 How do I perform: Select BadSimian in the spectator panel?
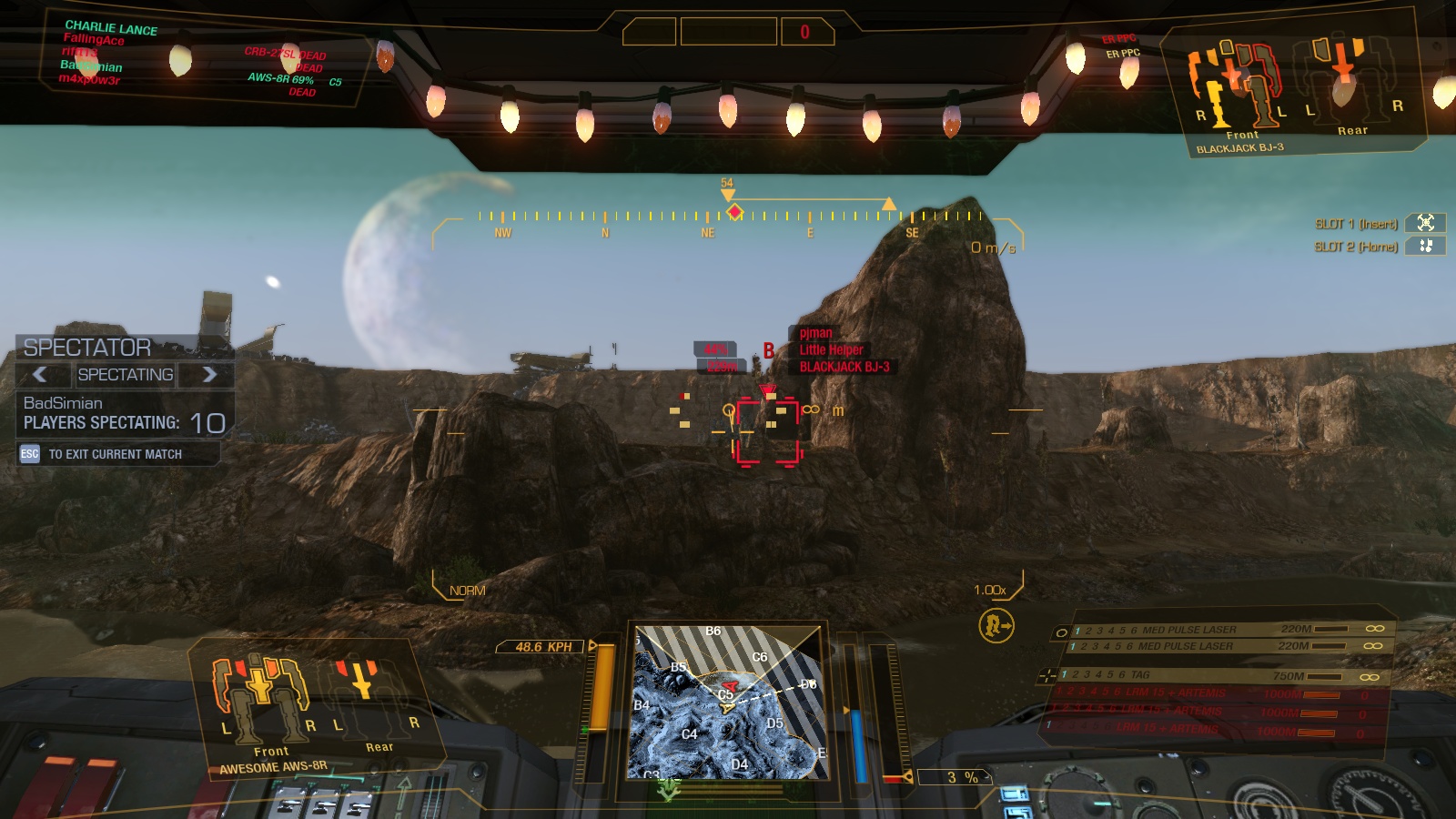[61, 403]
